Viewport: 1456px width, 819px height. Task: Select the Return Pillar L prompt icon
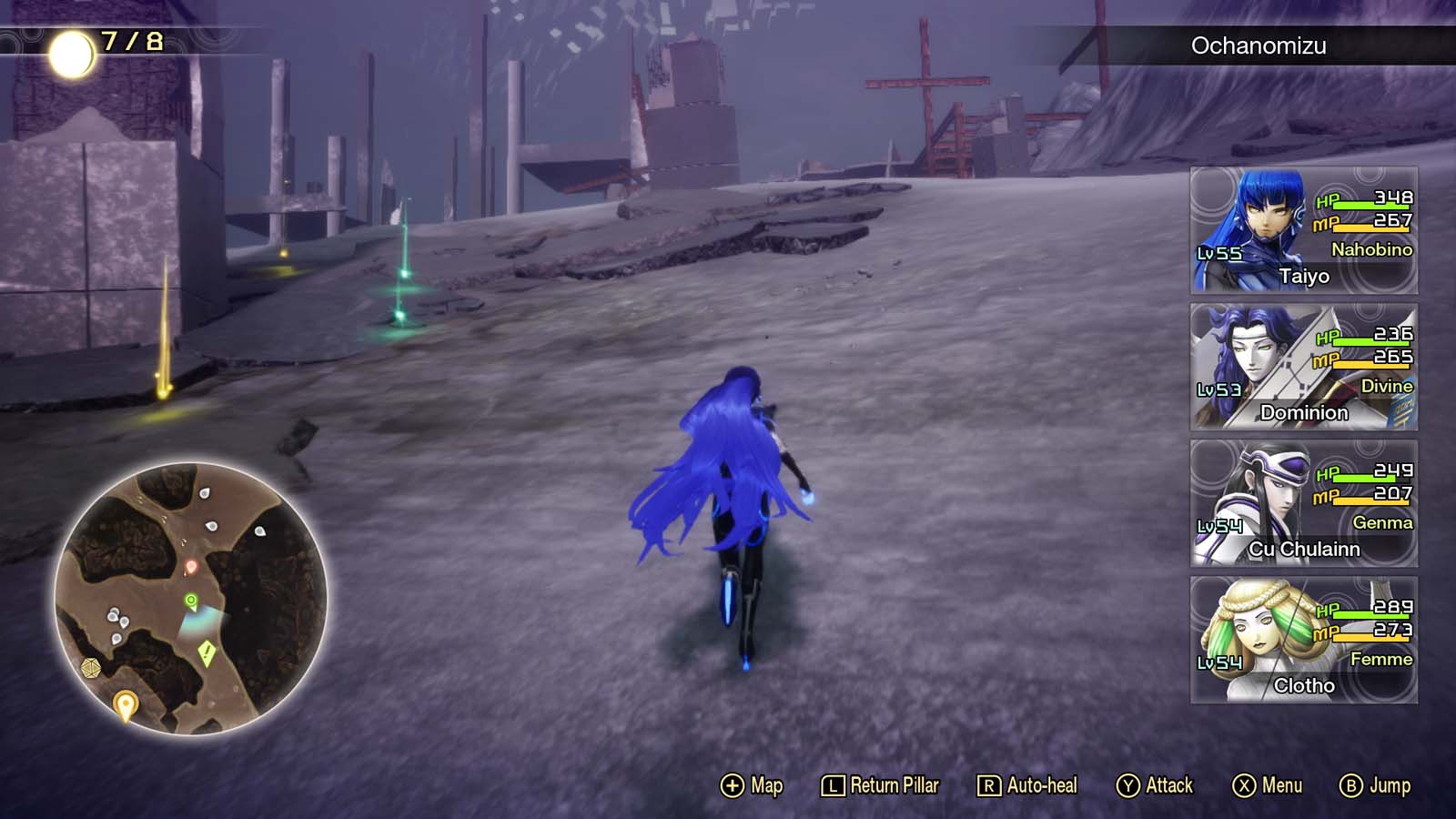(834, 784)
